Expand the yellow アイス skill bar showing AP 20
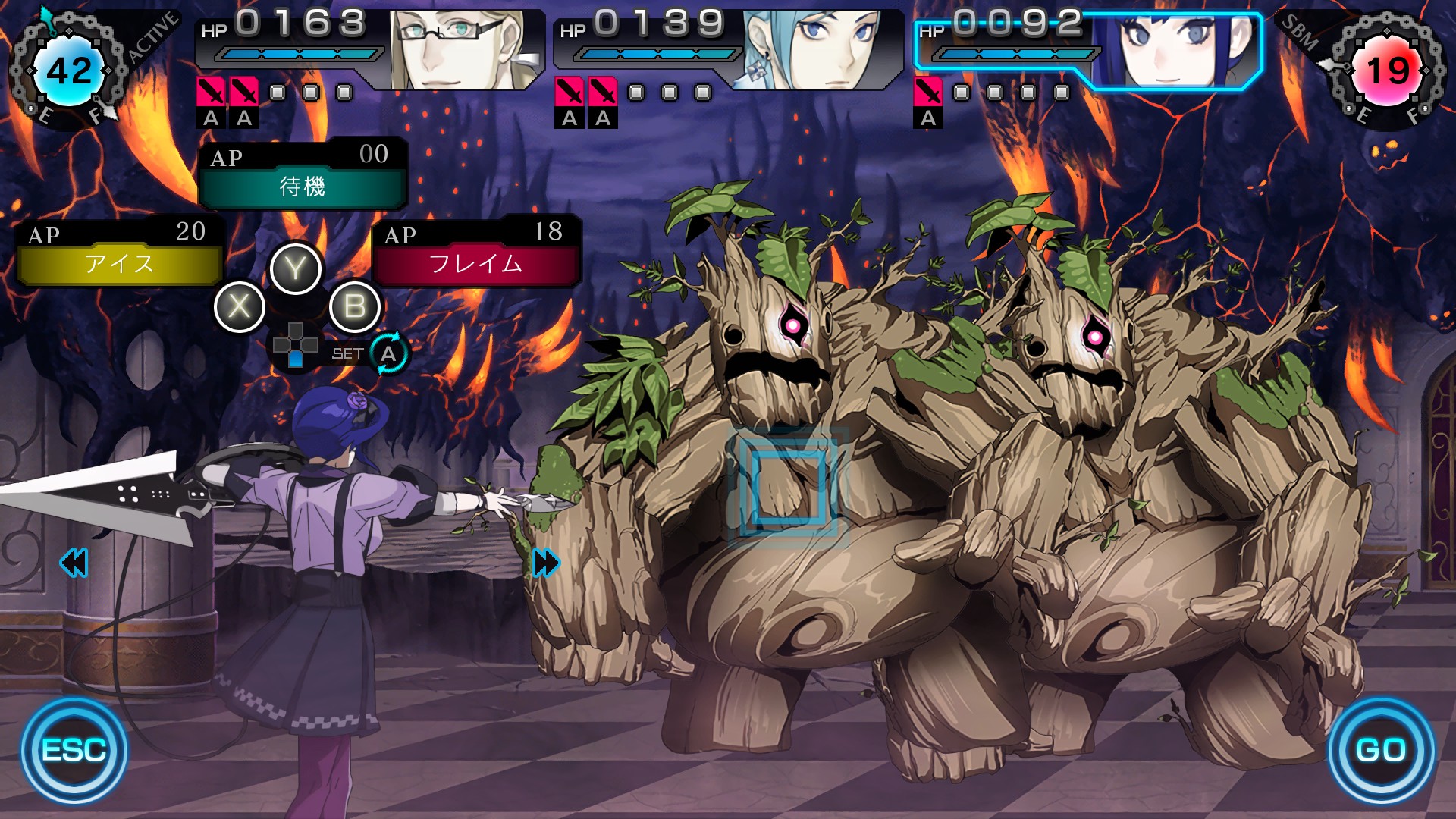 click(121, 265)
